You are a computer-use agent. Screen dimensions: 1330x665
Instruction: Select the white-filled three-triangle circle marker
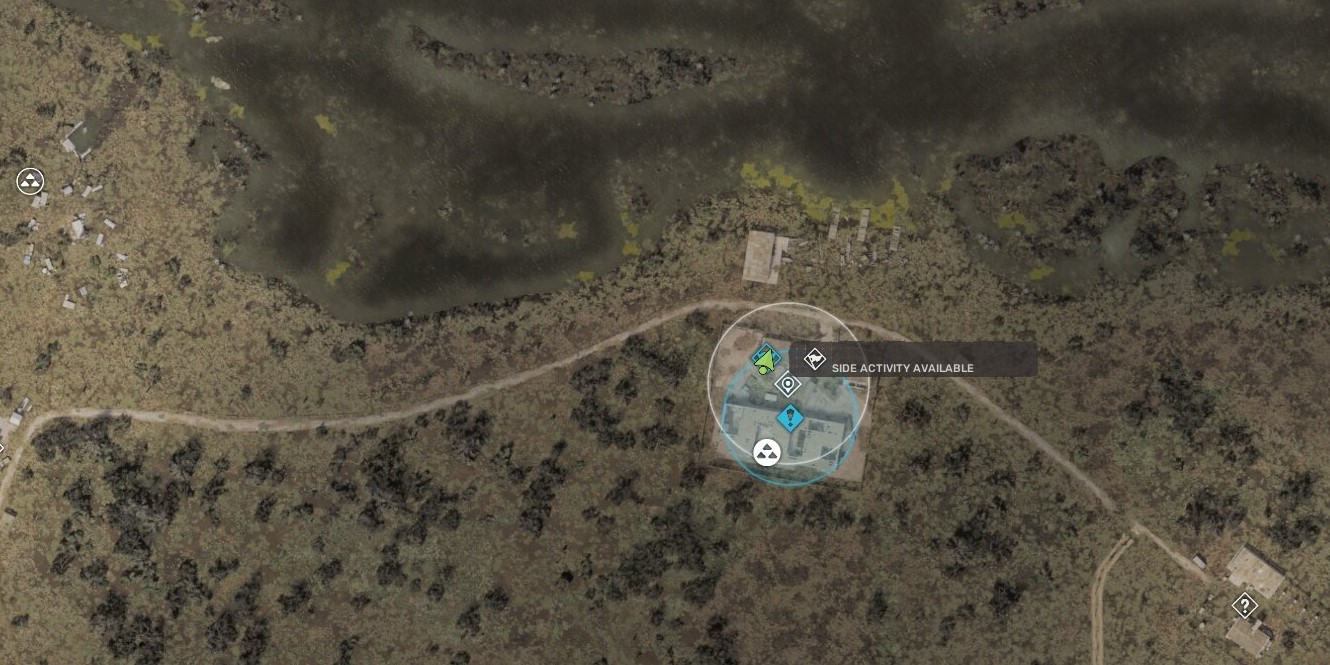767,453
